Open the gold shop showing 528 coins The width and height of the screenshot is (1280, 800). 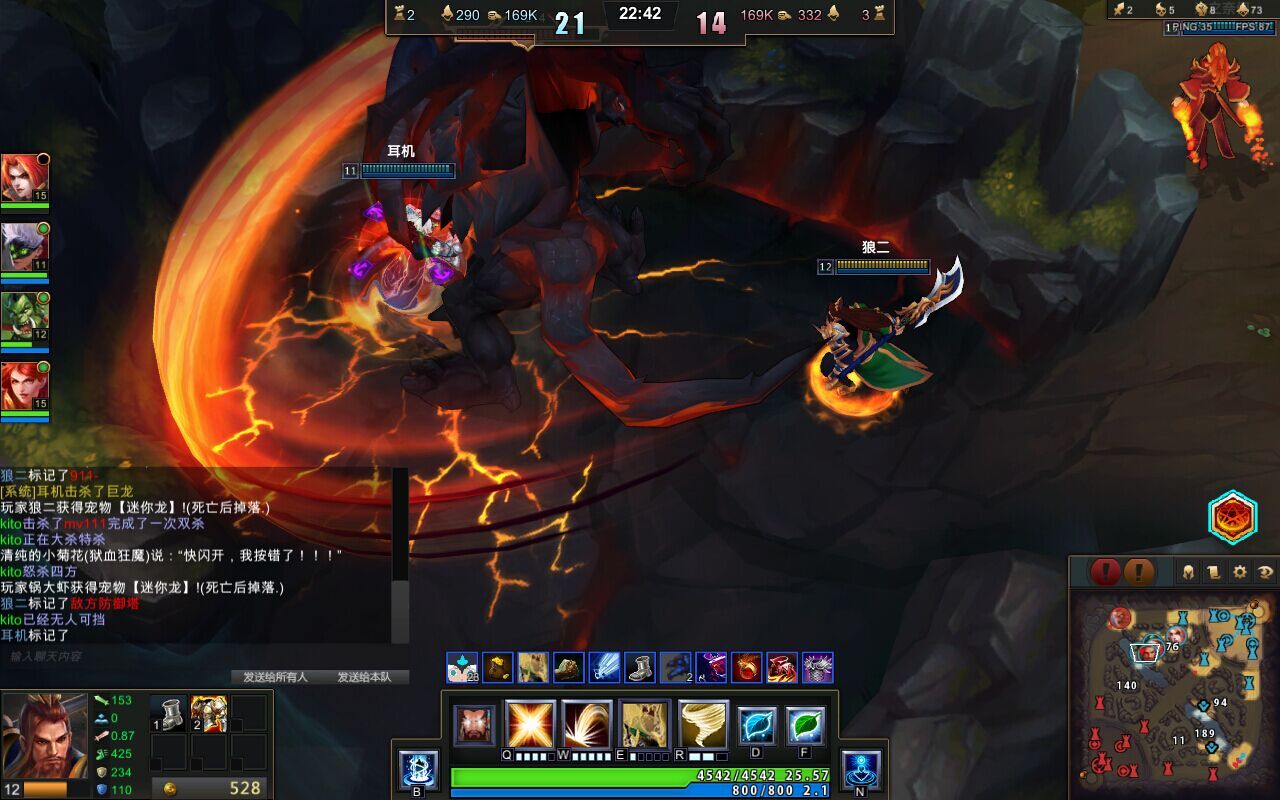(209, 788)
